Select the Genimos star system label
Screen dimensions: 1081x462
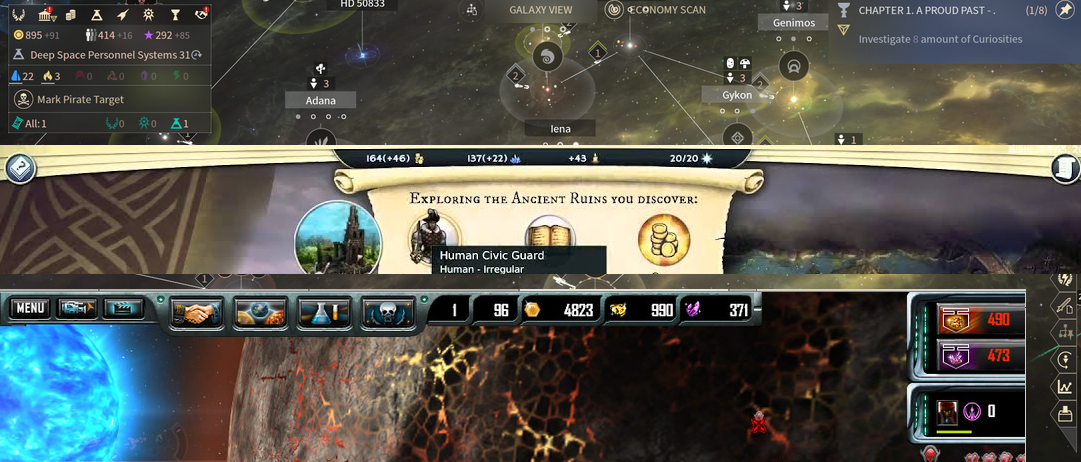coord(793,23)
